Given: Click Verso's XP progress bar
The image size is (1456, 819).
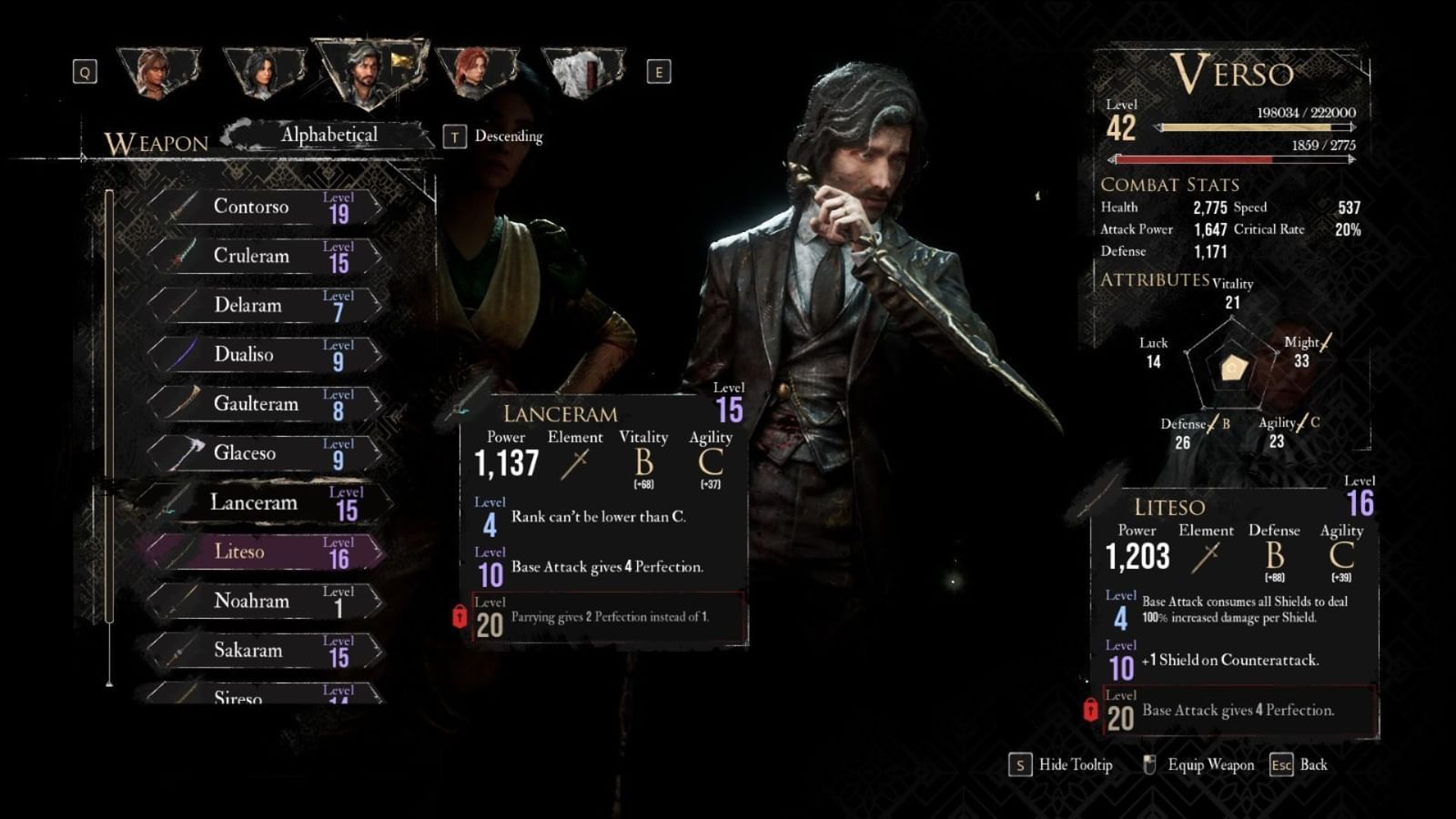Looking at the screenshot, I should click(x=1256, y=128).
